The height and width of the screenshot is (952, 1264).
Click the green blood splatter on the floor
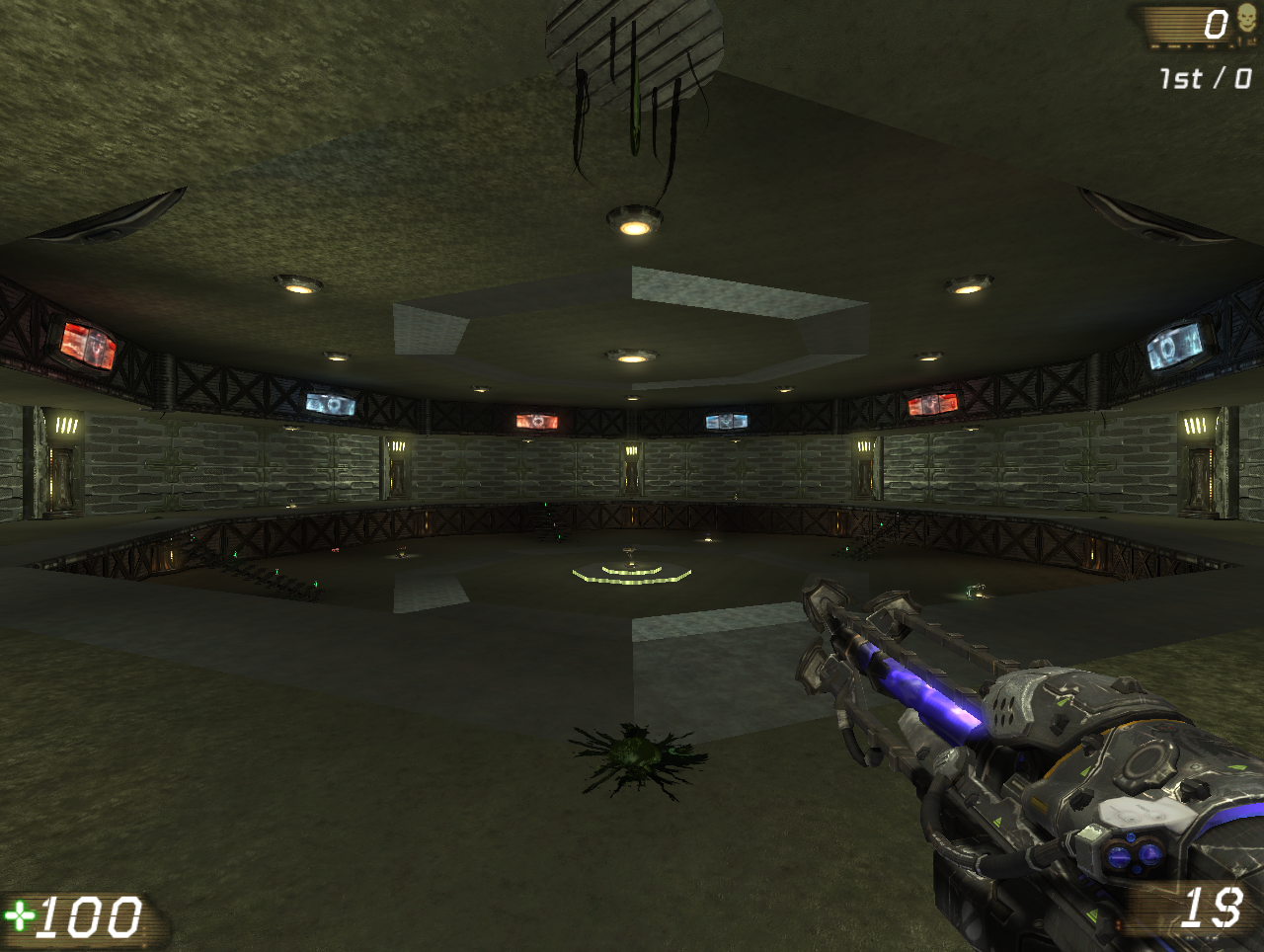pos(637,758)
